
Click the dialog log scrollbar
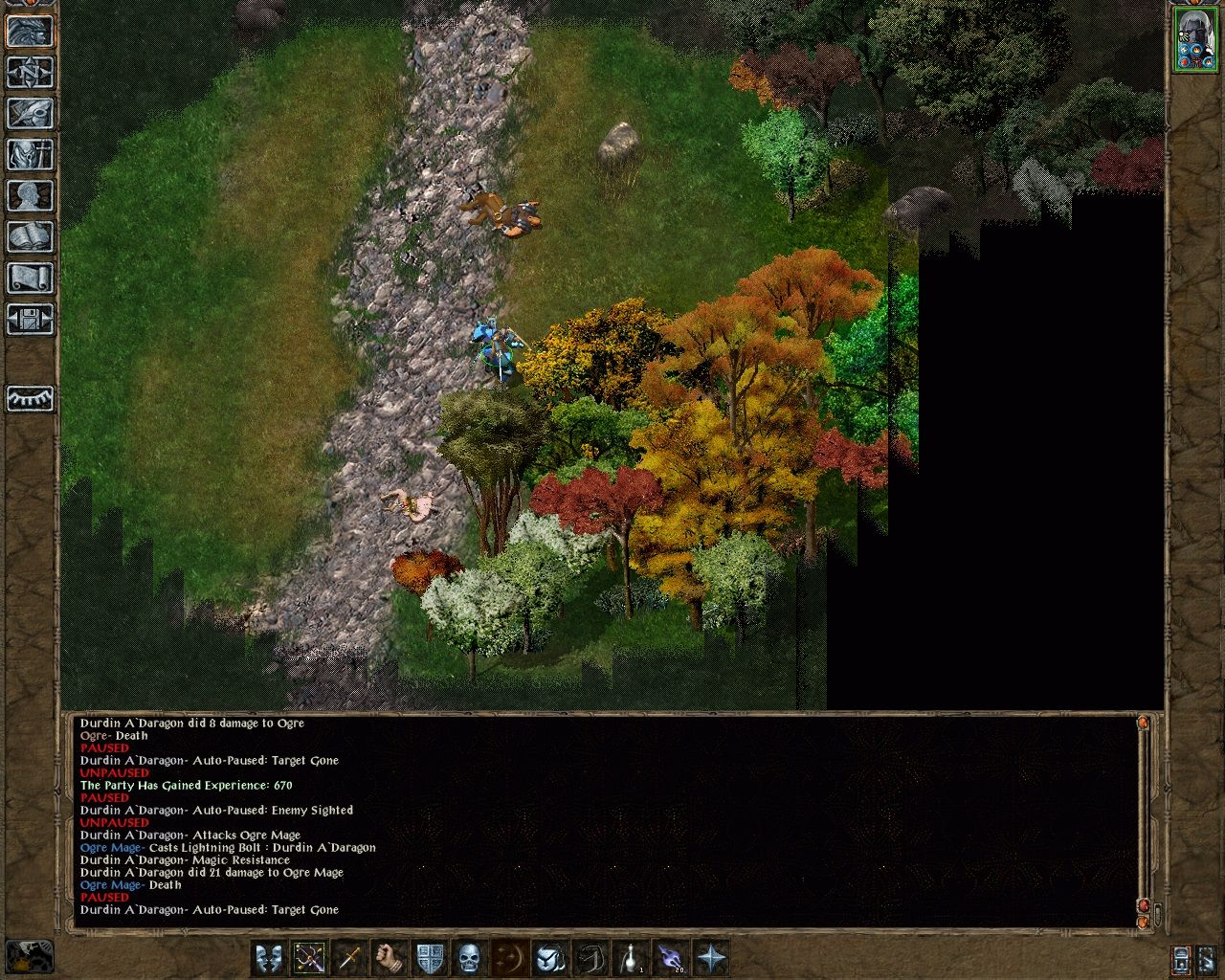(x=1144, y=813)
